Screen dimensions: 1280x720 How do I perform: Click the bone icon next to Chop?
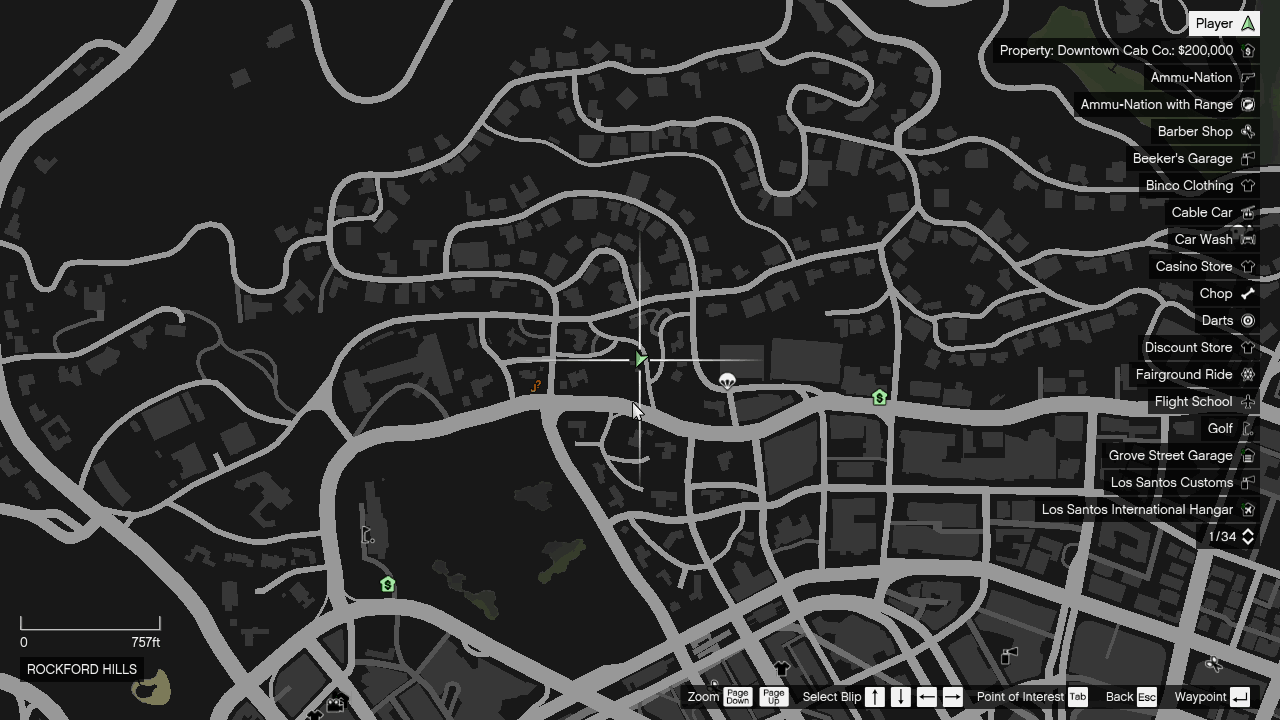point(1247,293)
